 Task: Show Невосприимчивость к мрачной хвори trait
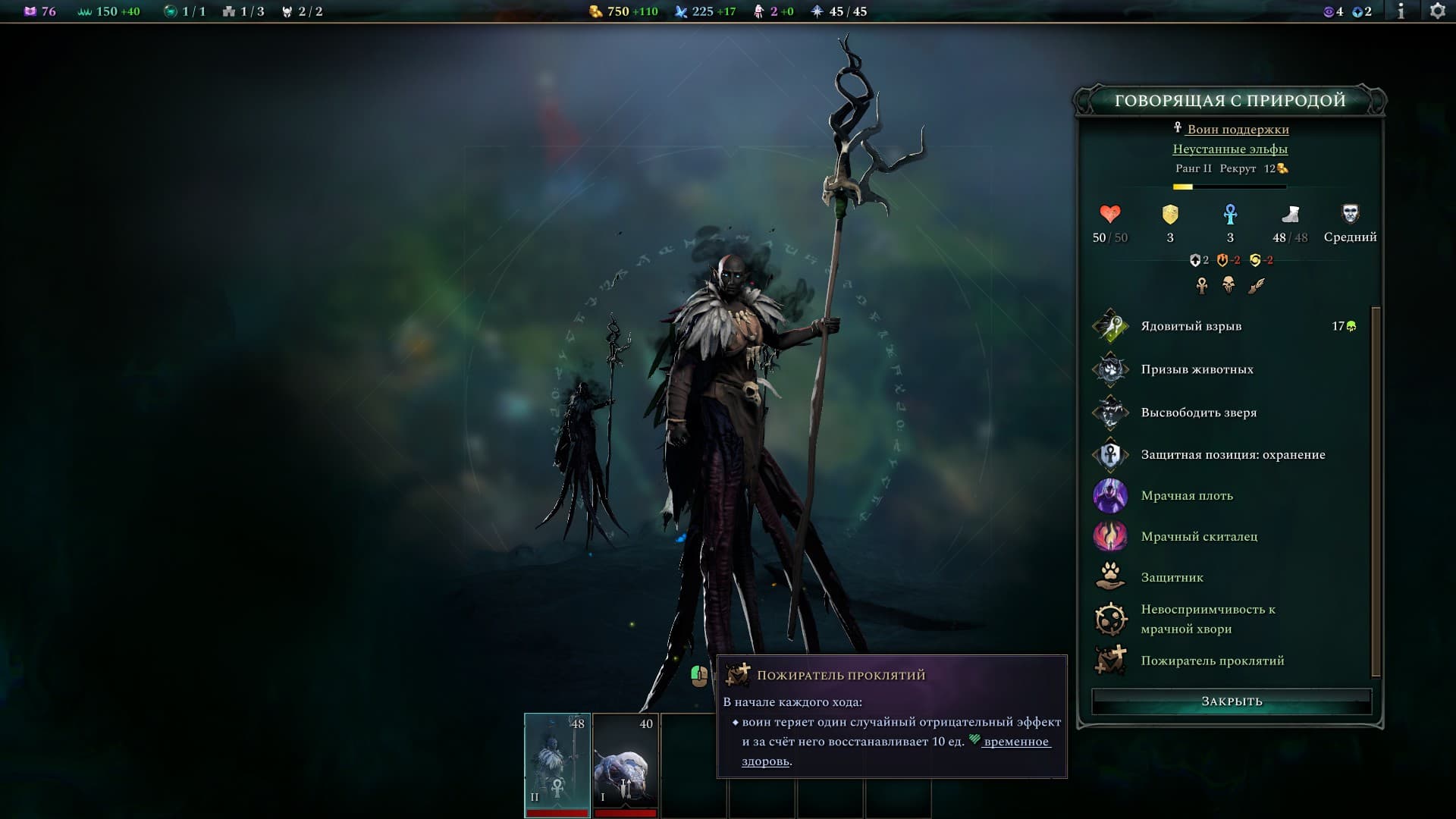(1207, 619)
